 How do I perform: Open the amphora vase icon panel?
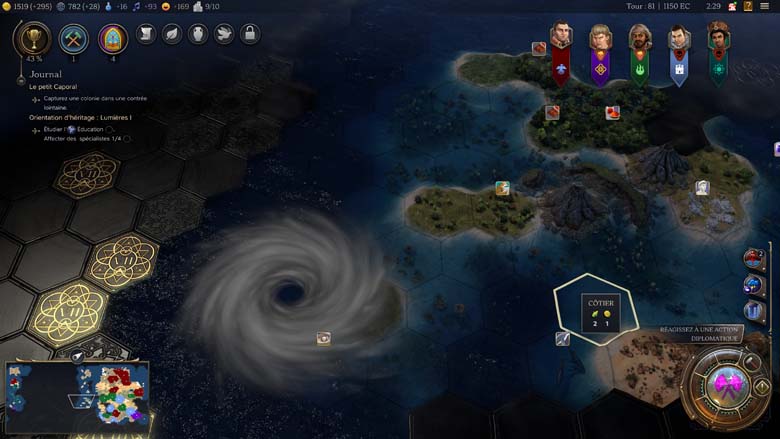tap(198, 34)
